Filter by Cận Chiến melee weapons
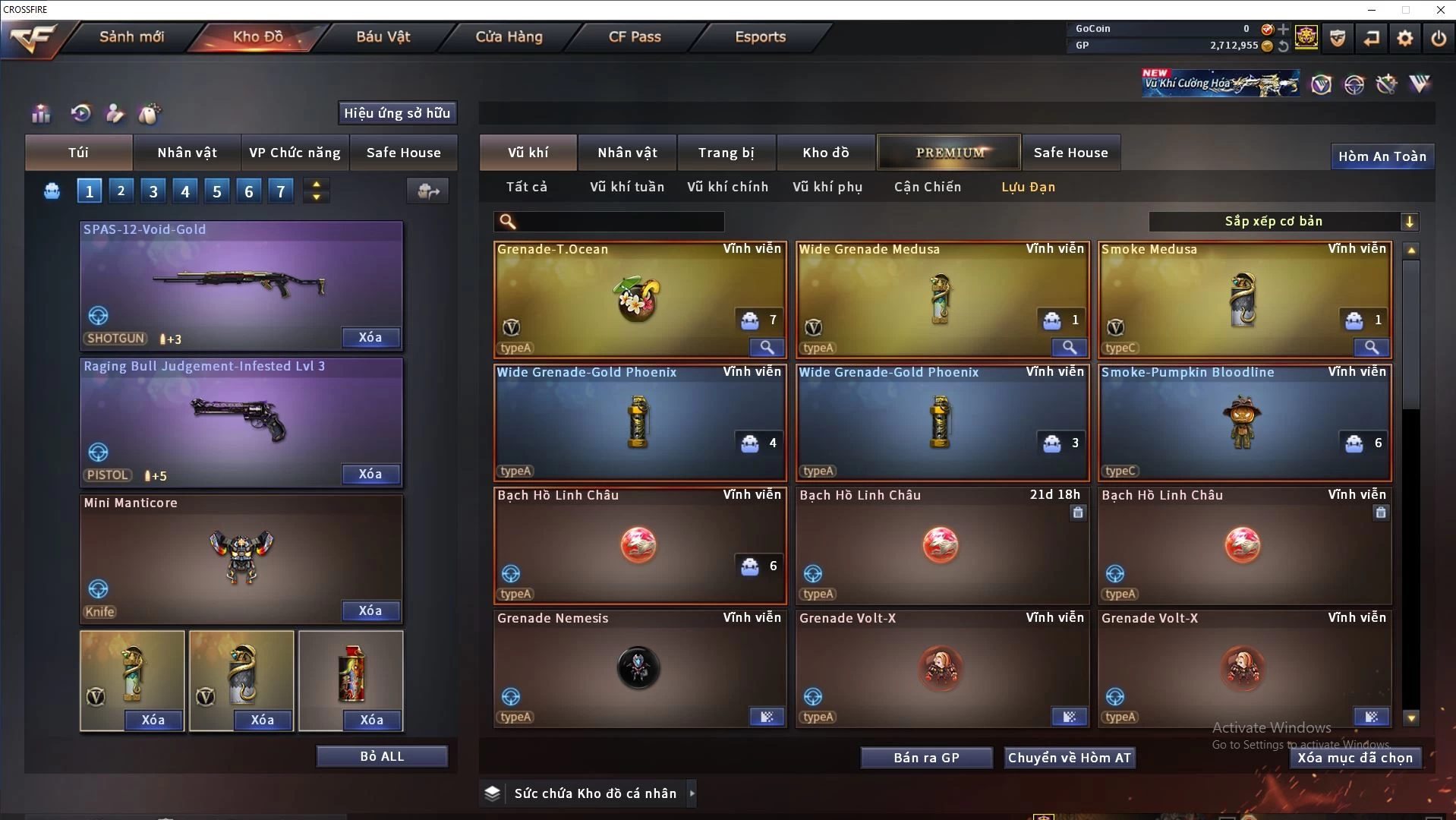 click(x=927, y=187)
